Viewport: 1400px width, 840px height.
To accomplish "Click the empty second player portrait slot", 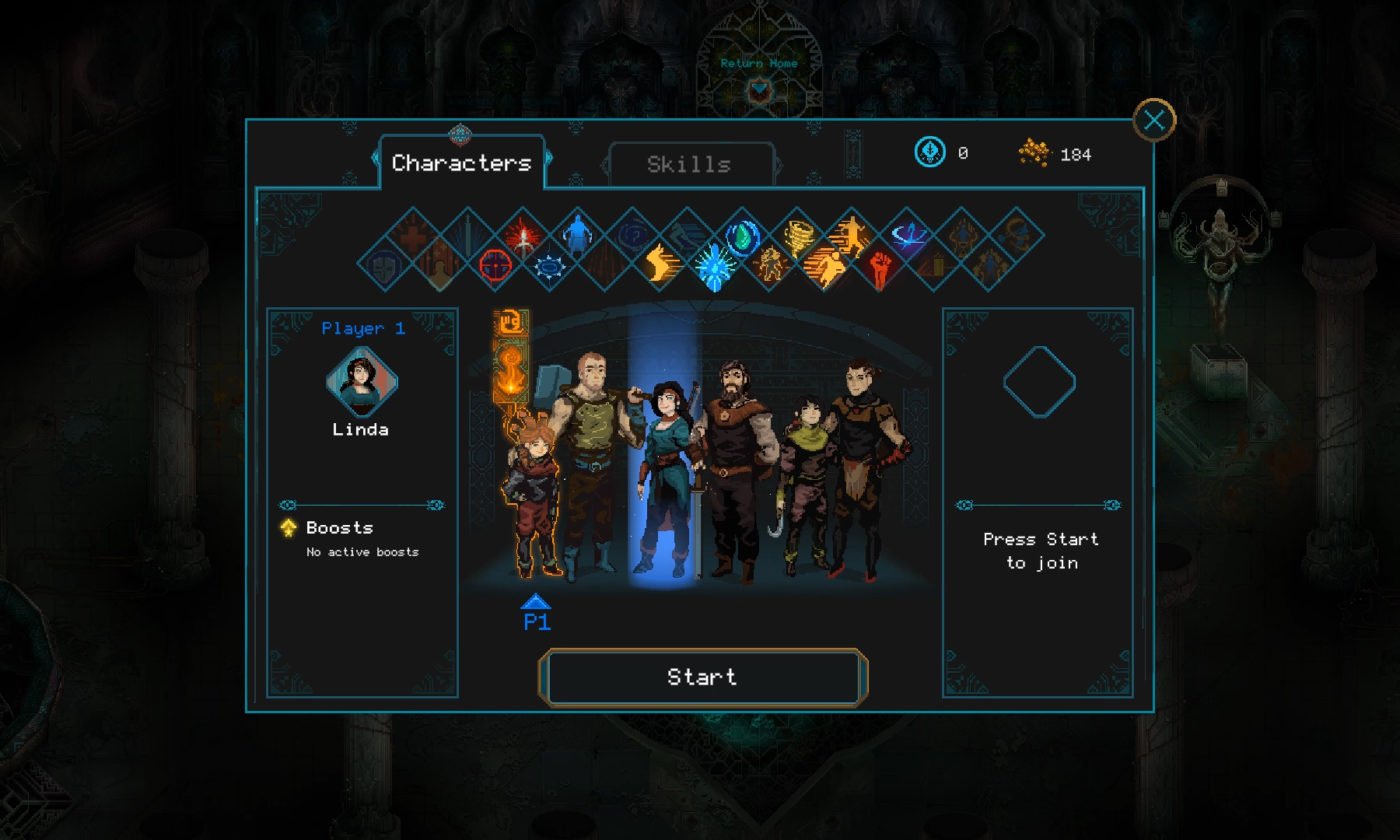I will click(x=1039, y=382).
